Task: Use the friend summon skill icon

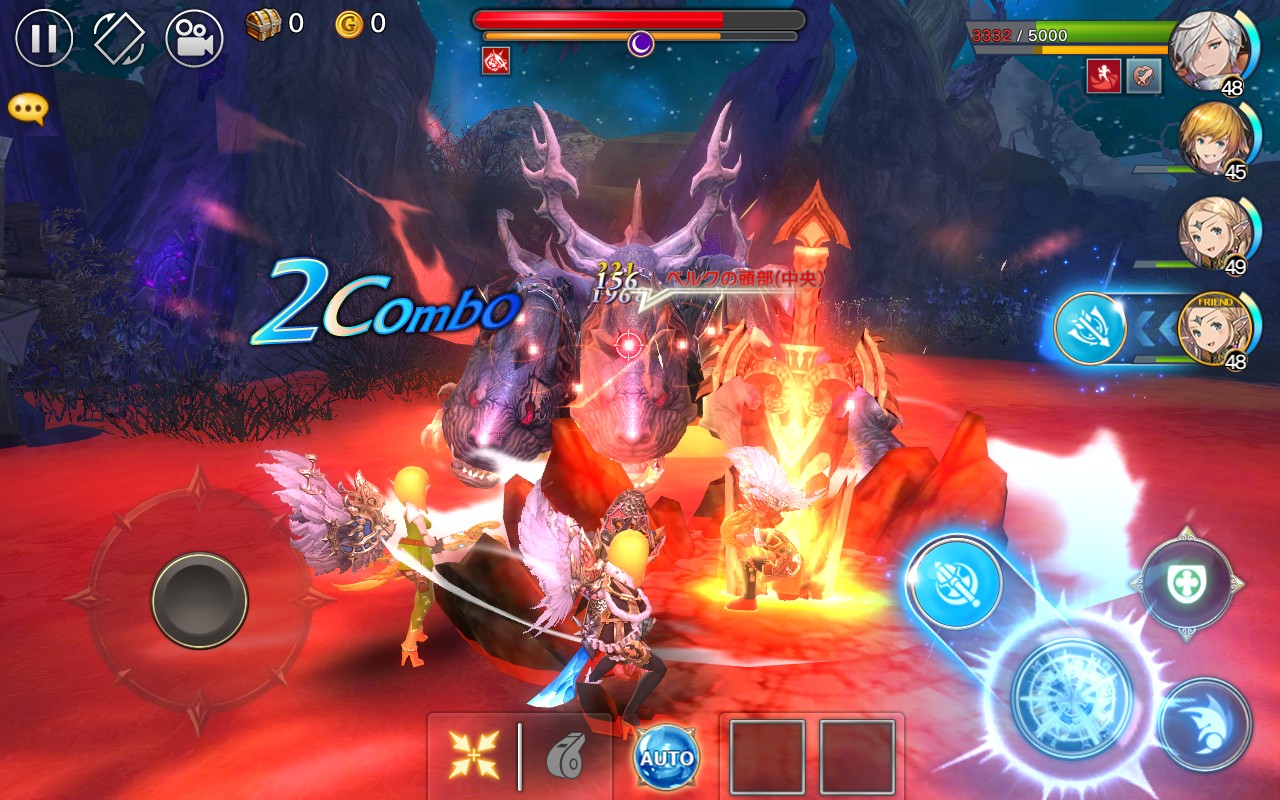Action: [1089, 328]
